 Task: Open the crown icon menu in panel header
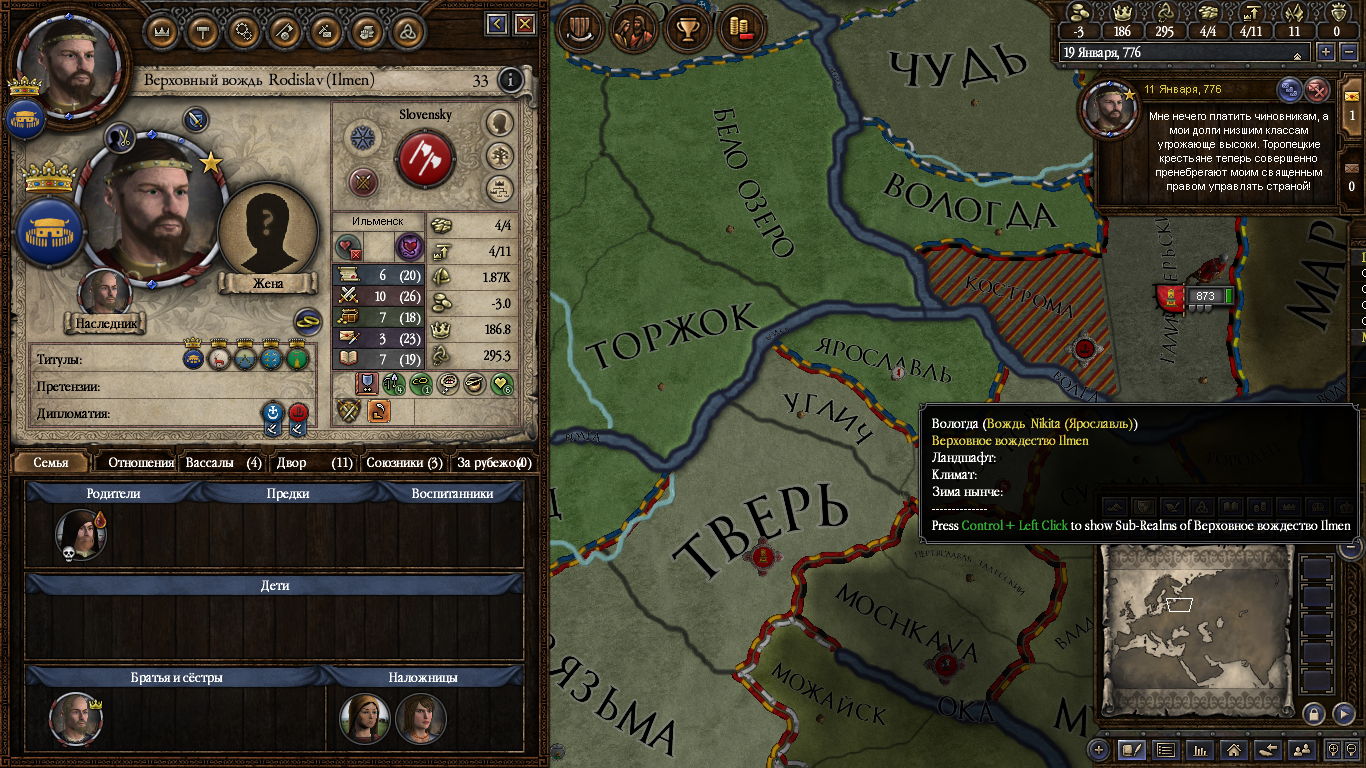click(162, 30)
